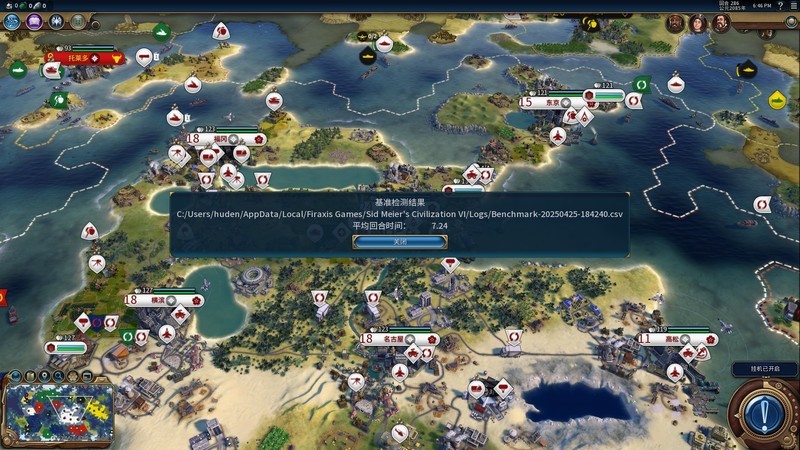Image resolution: width=800 pixels, height=450 pixels.
Task: Select the 福冈 city banner
Action: [220, 139]
